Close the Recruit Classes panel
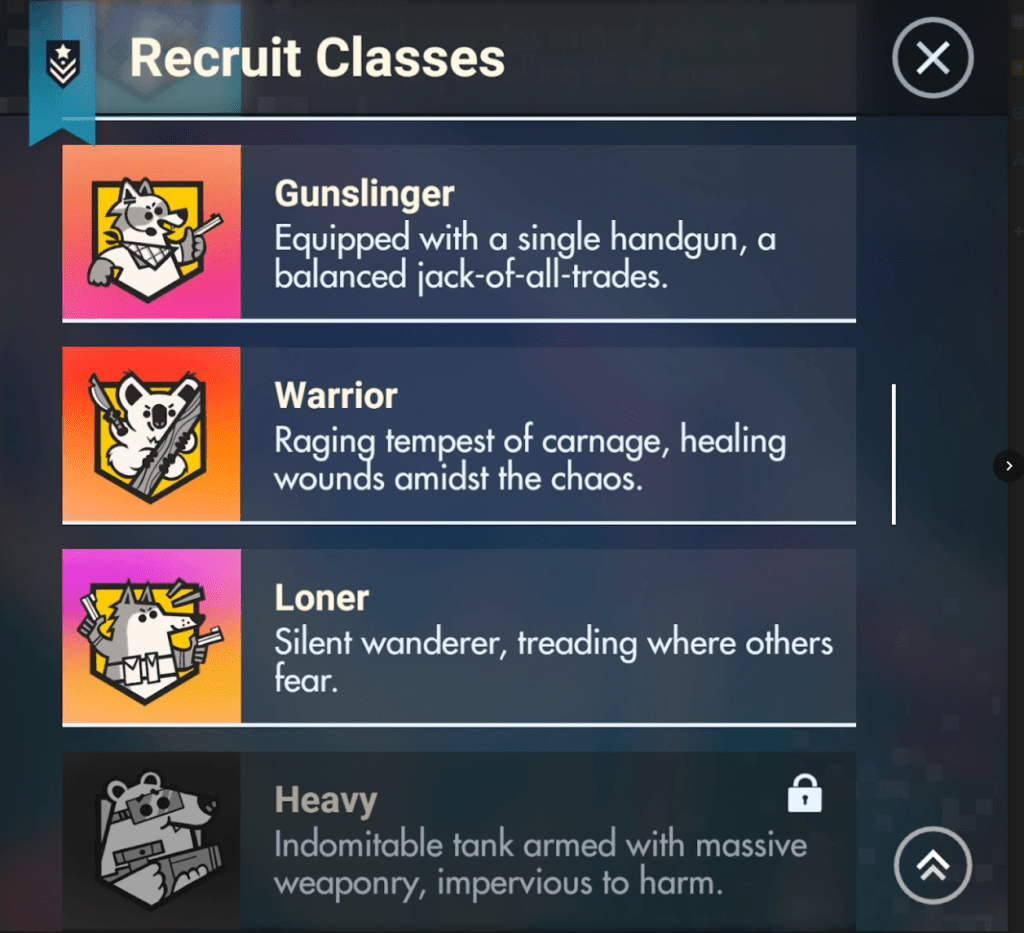 [932, 60]
